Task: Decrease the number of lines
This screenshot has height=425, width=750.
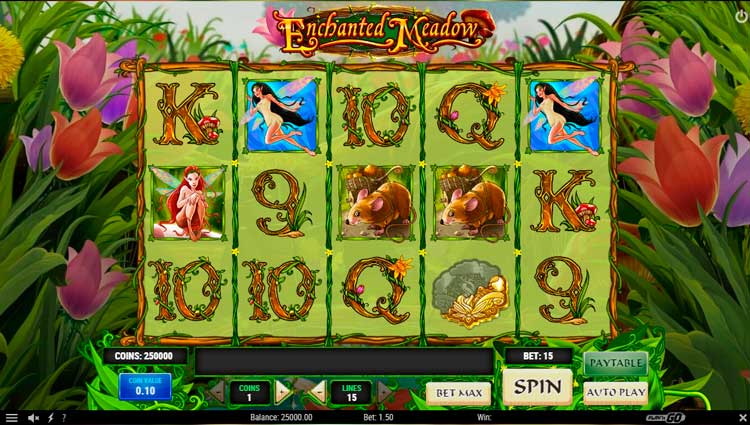Action: pyautogui.click(x=318, y=392)
